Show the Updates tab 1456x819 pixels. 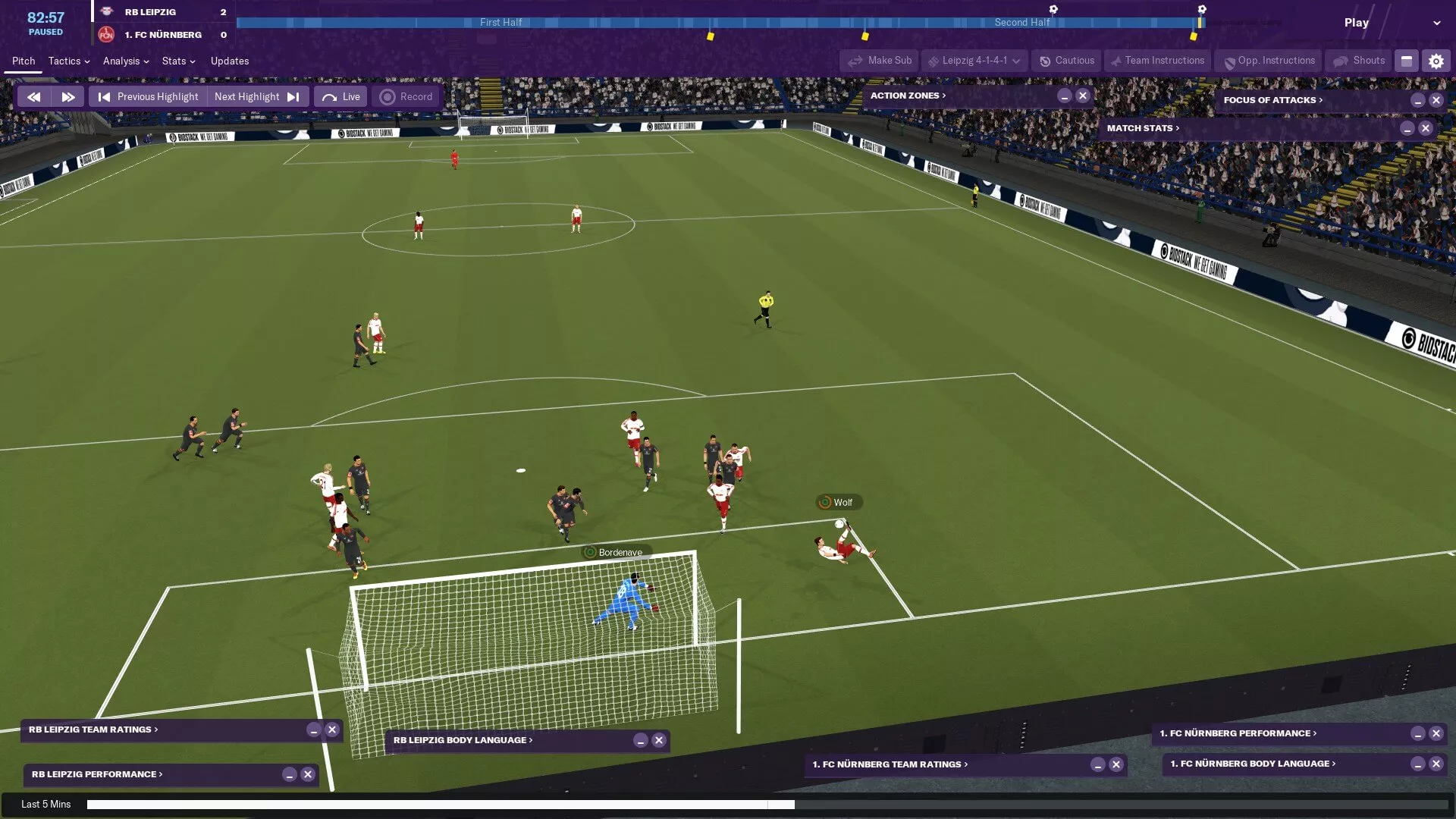(x=230, y=61)
